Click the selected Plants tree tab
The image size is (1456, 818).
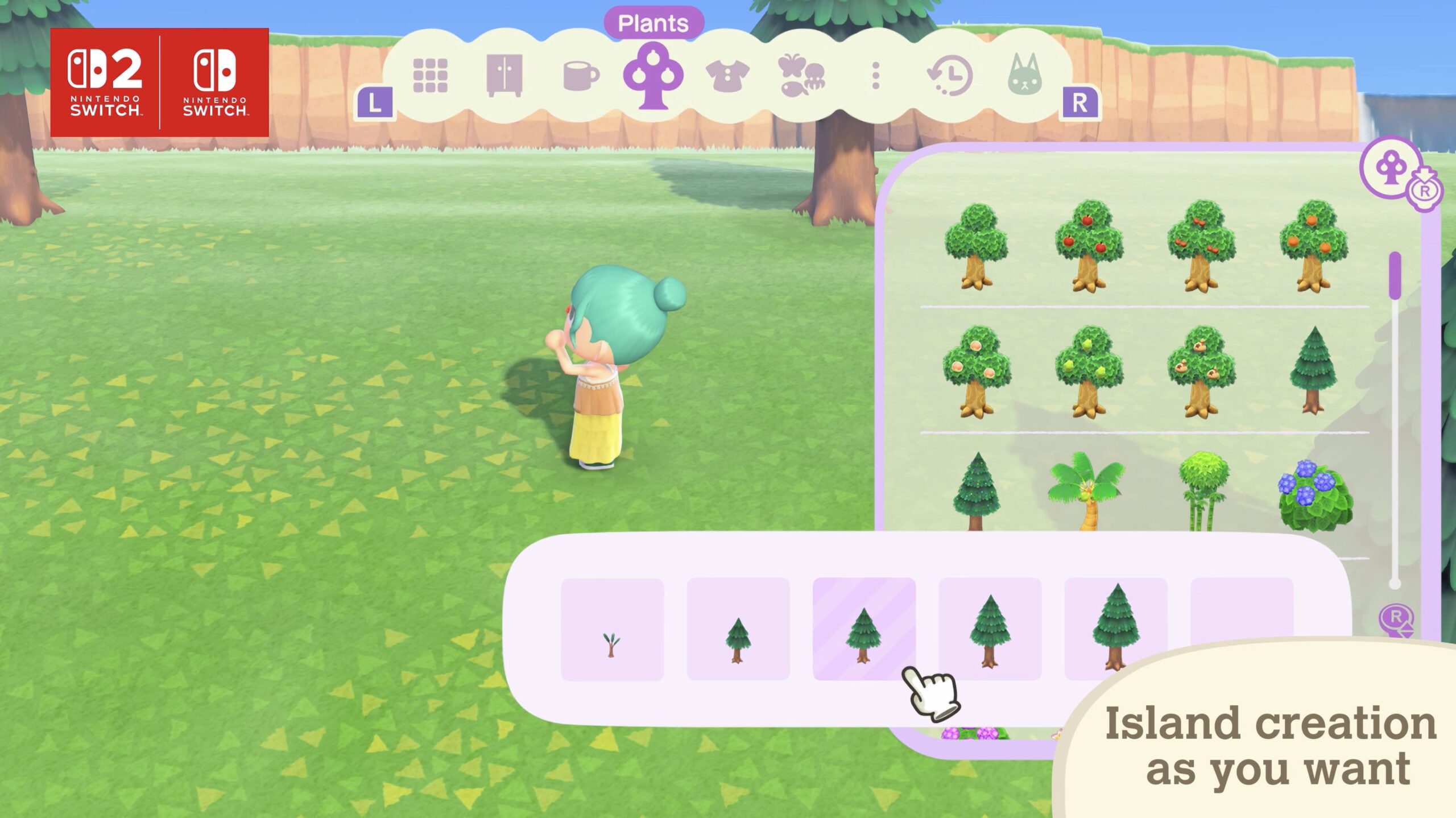pos(653,77)
